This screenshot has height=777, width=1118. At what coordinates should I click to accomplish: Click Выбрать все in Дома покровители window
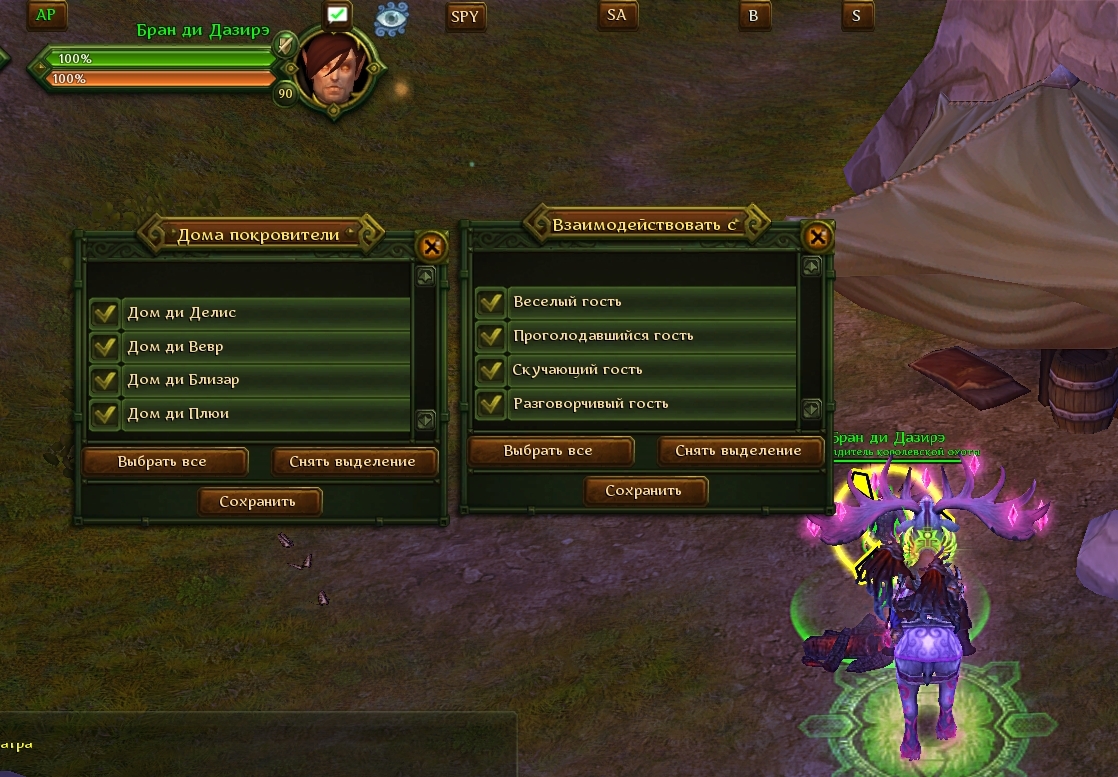164,462
